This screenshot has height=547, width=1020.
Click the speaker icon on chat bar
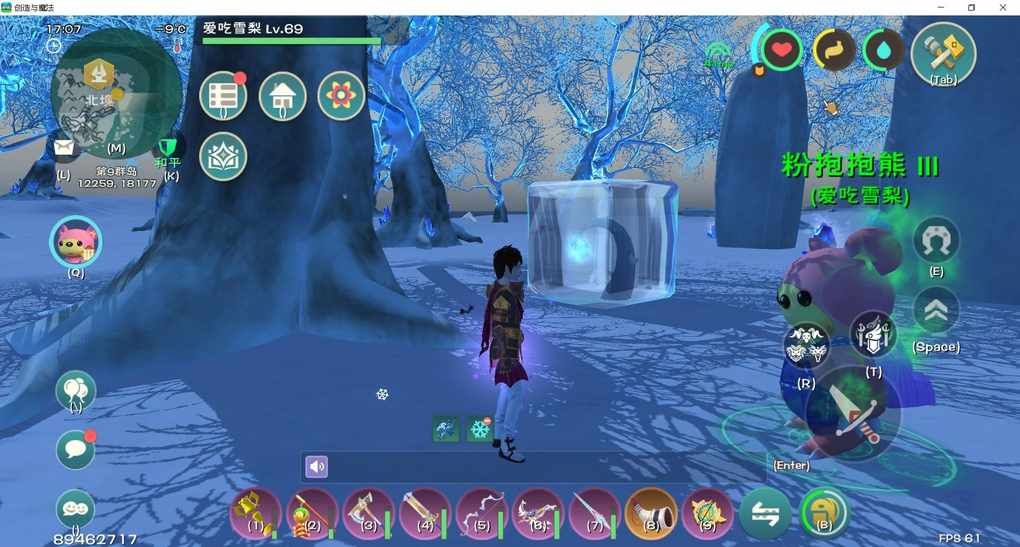tap(317, 466)
